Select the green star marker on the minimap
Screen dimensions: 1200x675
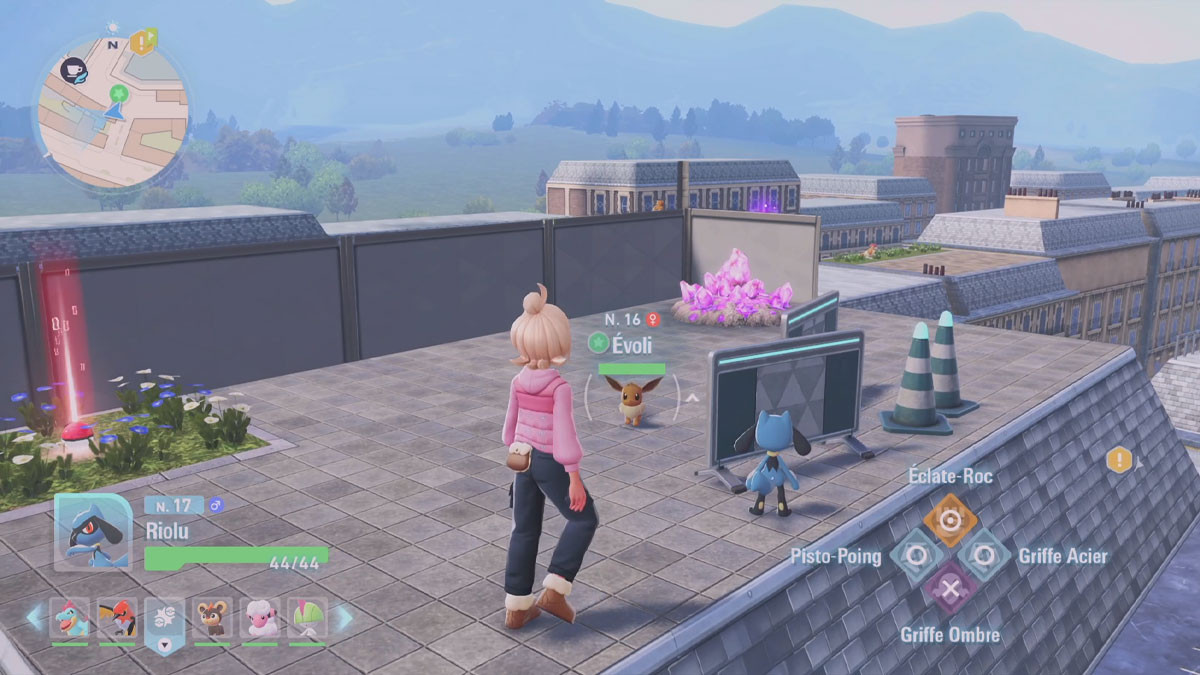coord(119,94)
